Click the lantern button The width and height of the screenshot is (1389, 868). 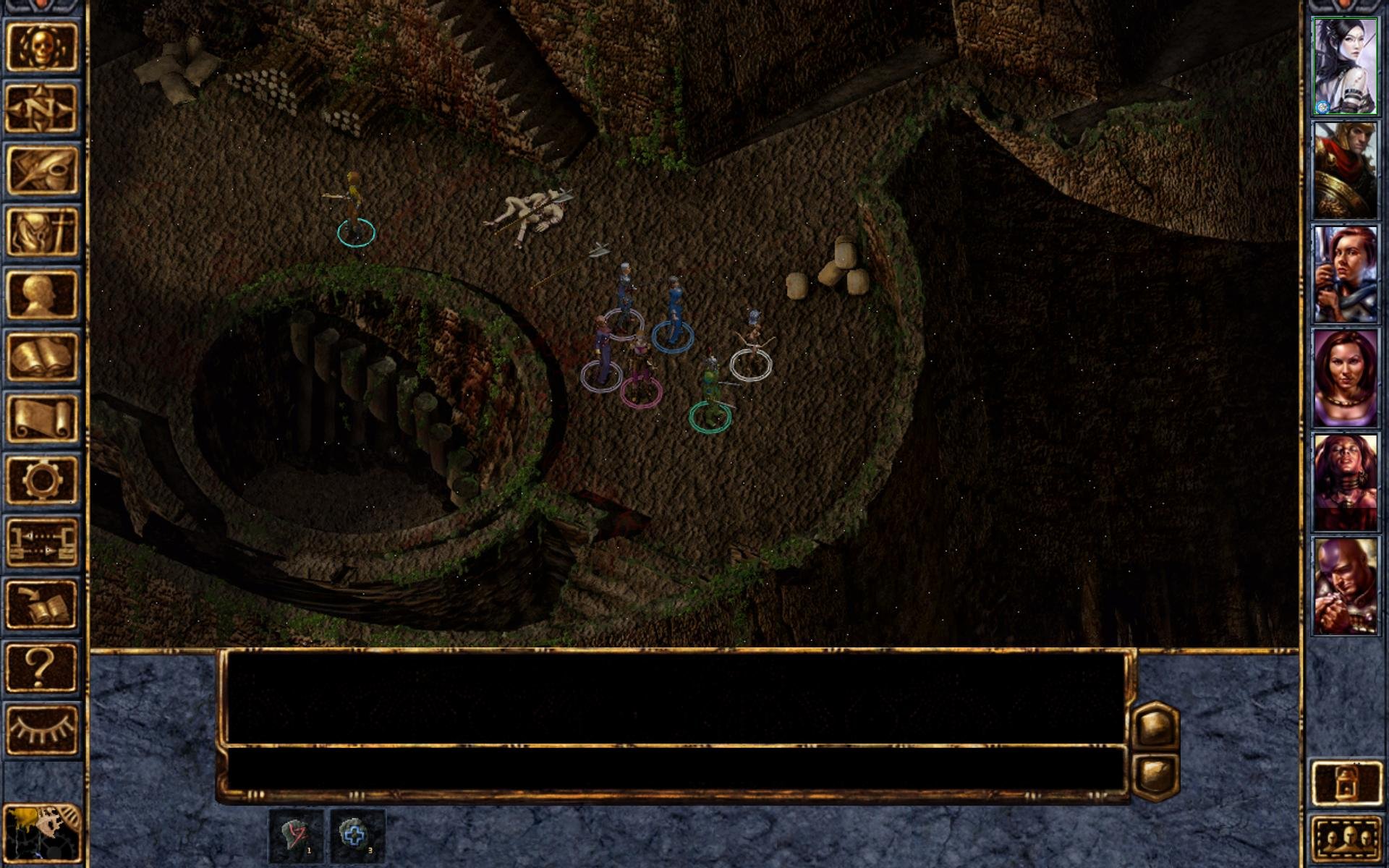pyautogui.click(x=1345, y=781)
